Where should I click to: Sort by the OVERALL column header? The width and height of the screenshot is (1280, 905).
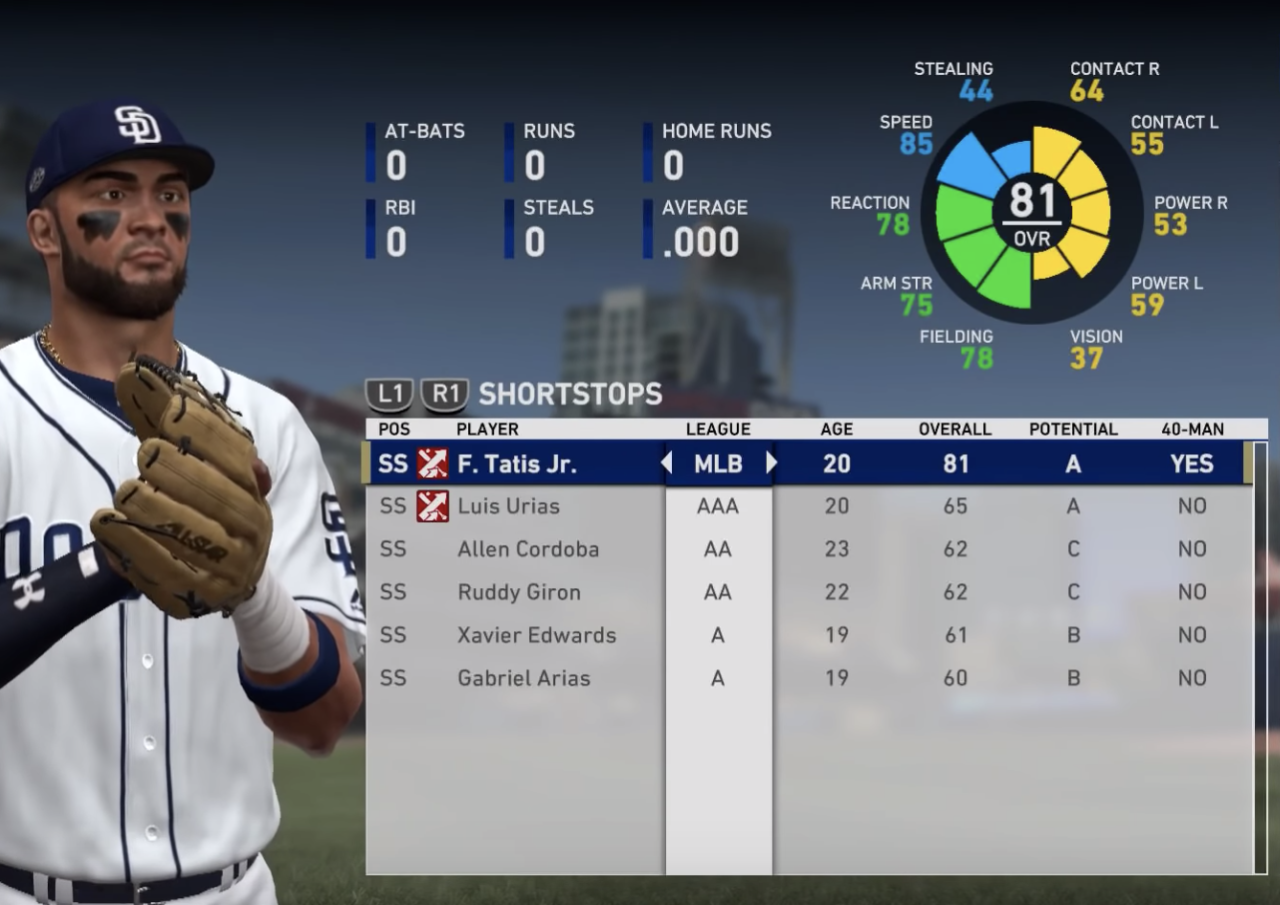[955, 429]
